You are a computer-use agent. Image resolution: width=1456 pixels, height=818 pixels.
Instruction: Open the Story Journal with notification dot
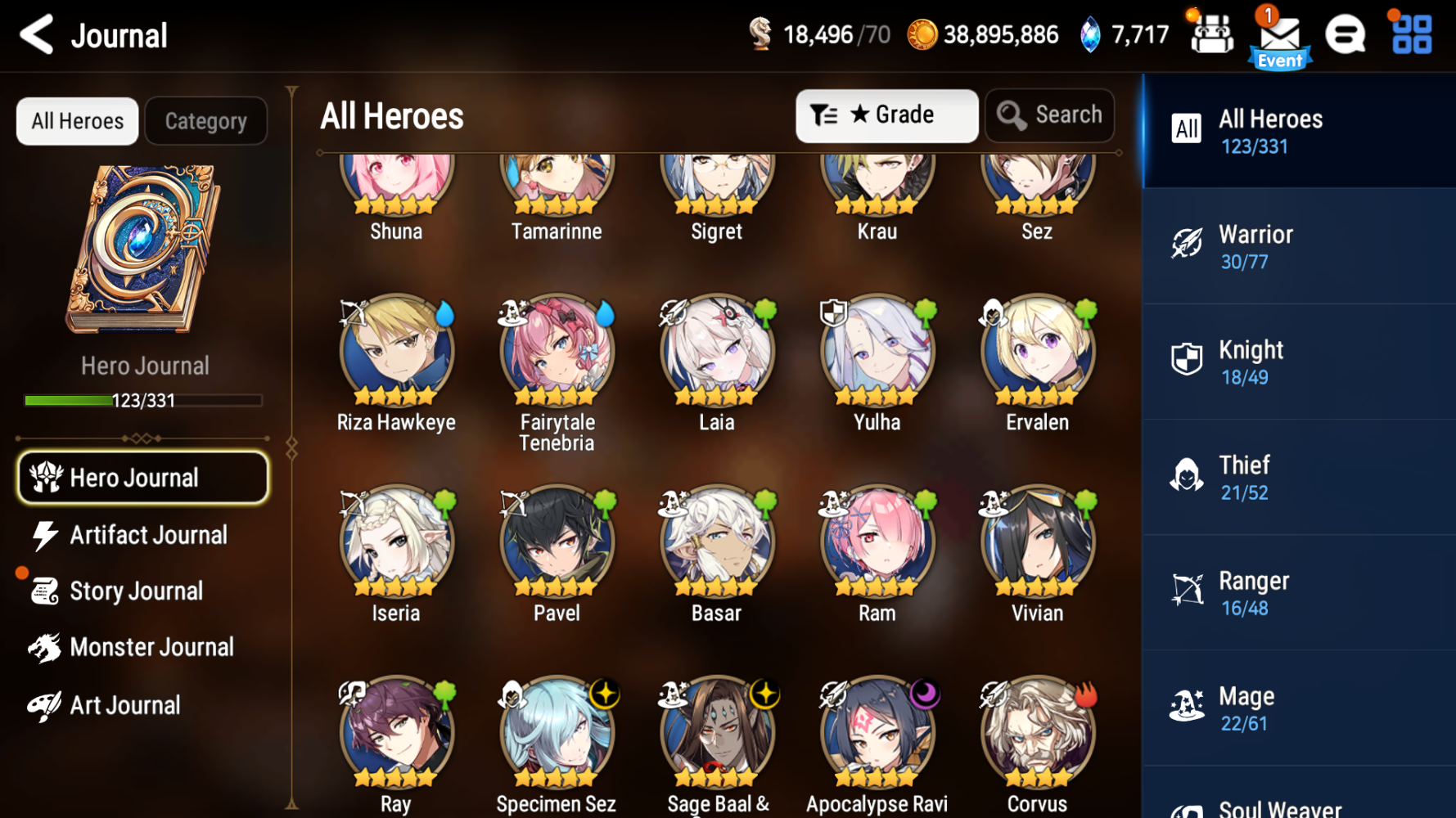click(x=137, y=591)
